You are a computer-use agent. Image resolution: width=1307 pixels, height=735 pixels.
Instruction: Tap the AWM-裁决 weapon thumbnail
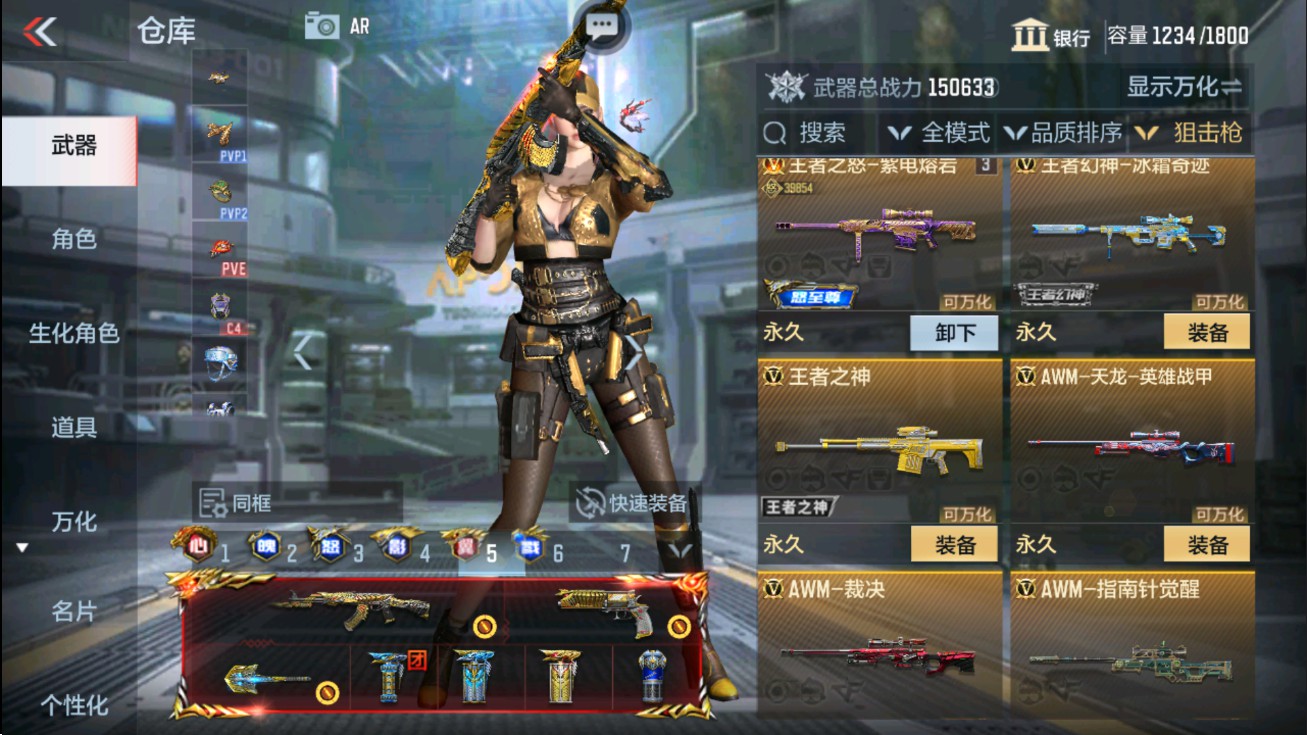point(877,660)
